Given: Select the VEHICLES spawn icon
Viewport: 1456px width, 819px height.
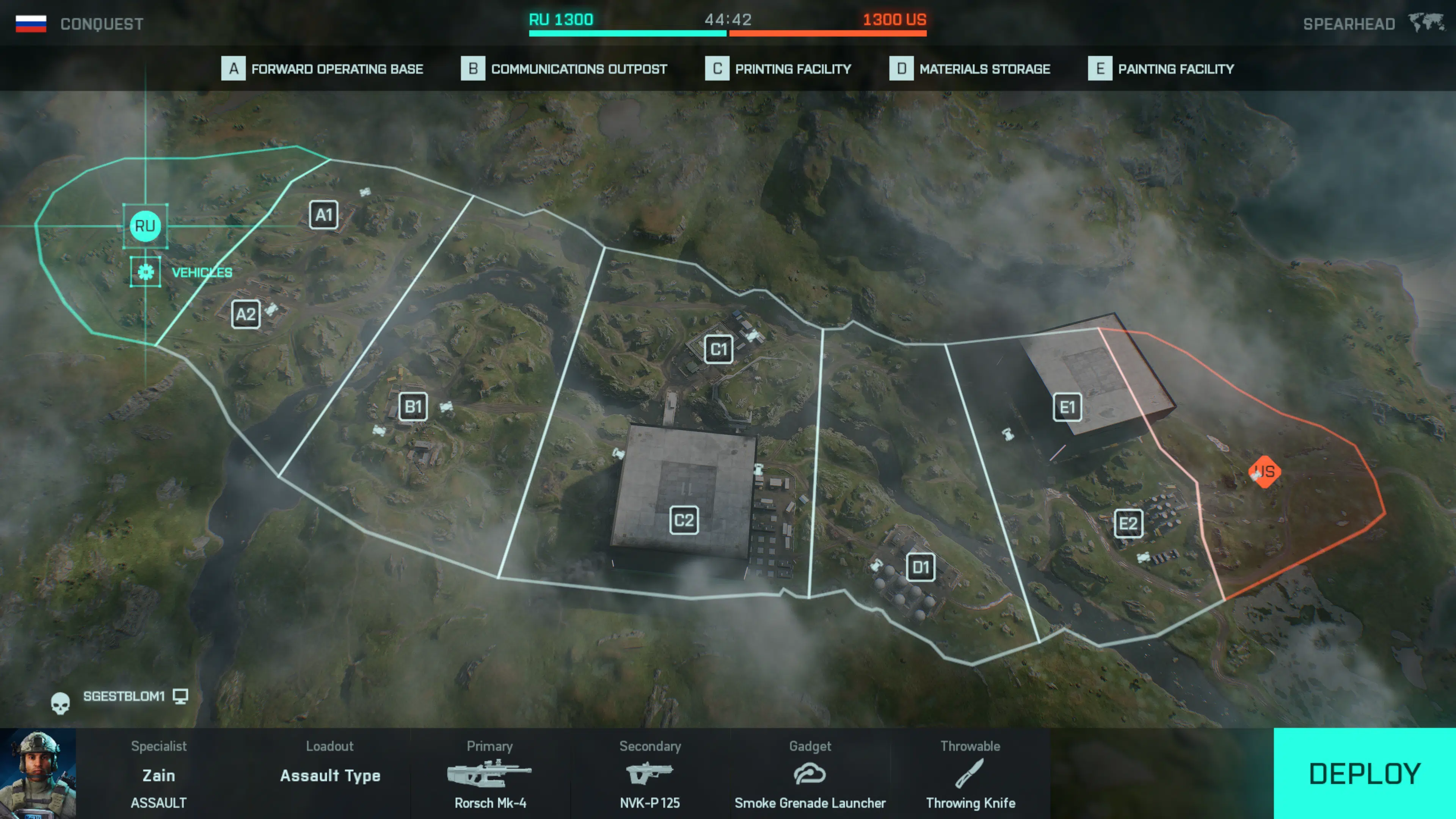Looking at the screenshot, I should (x=145, y=272).
